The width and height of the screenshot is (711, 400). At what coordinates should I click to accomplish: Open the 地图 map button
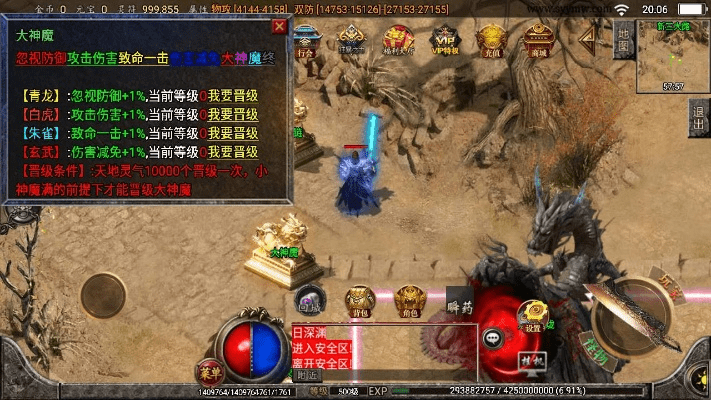click(x=624, y=44)
